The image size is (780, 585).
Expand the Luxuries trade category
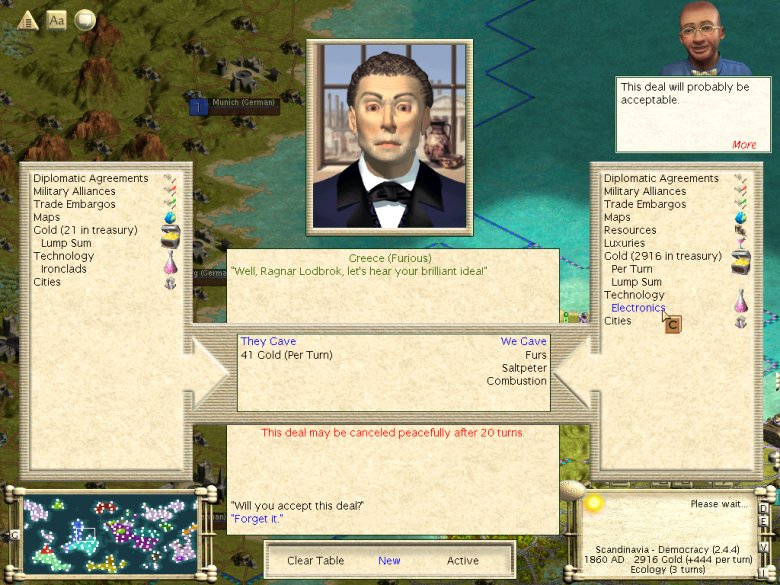[x=624, y=243]
